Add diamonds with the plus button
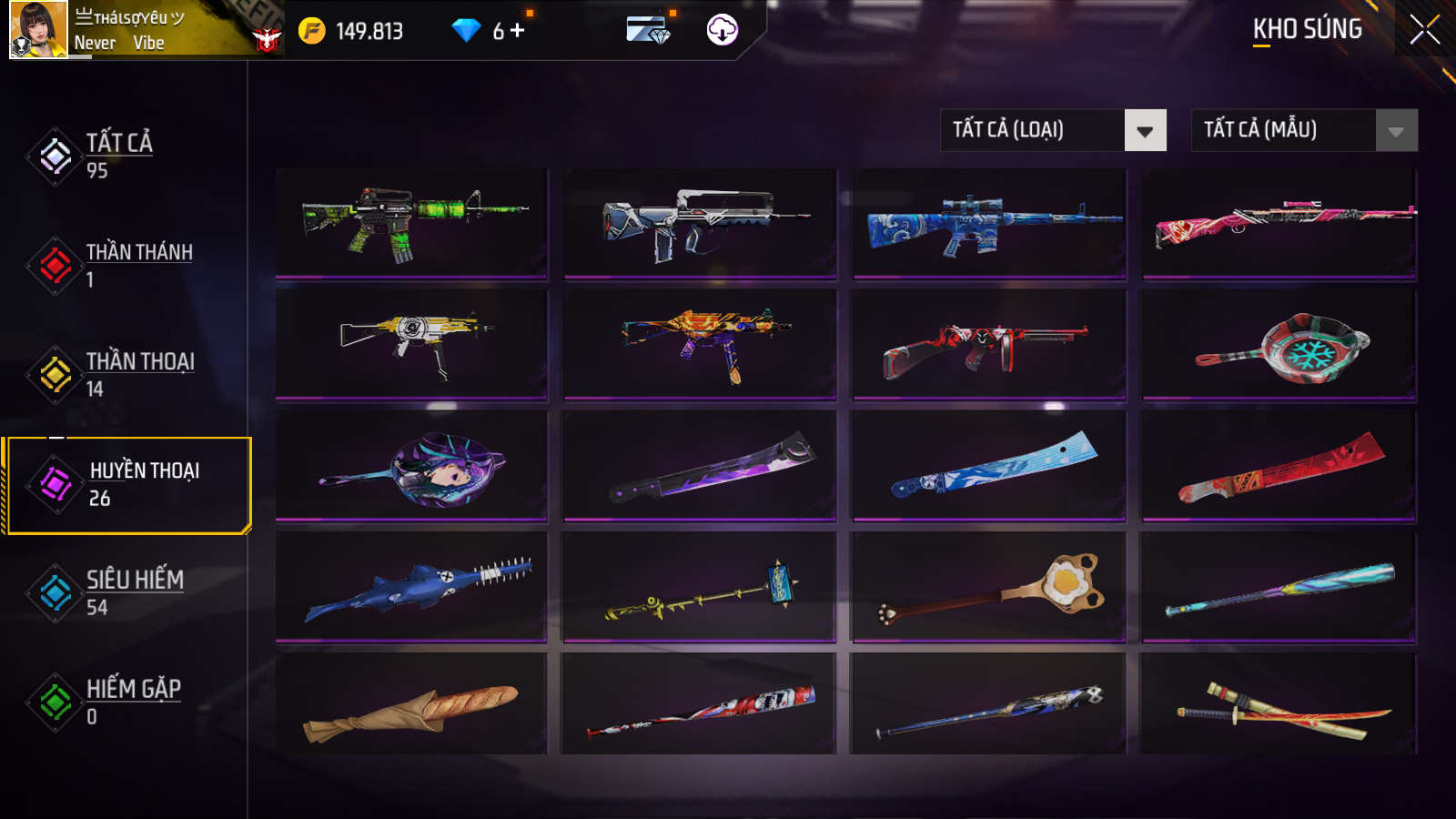This screenshot has height=819, width=1456. tap(518, 31)
